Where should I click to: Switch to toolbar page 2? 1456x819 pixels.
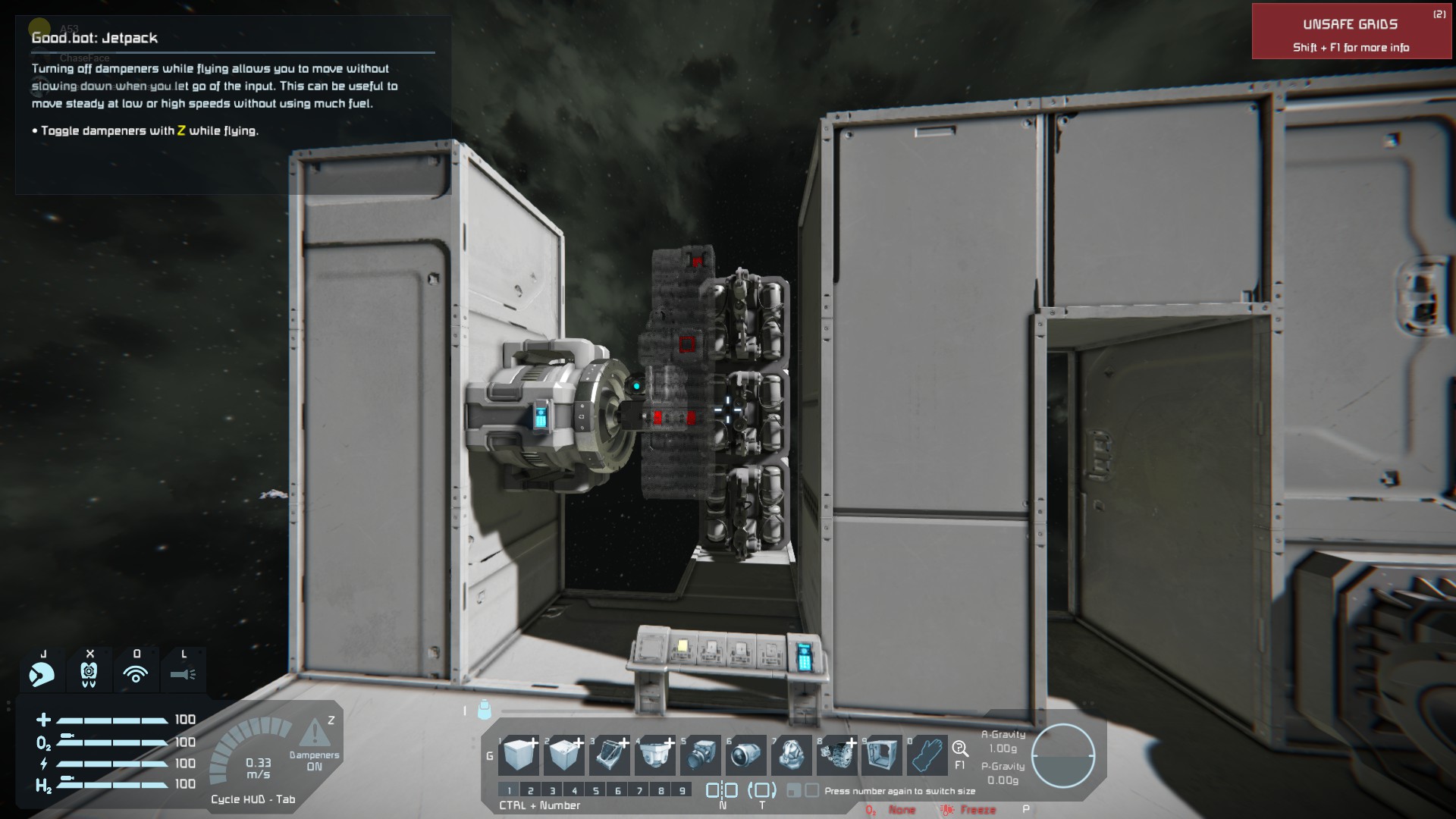pos(531,790)
